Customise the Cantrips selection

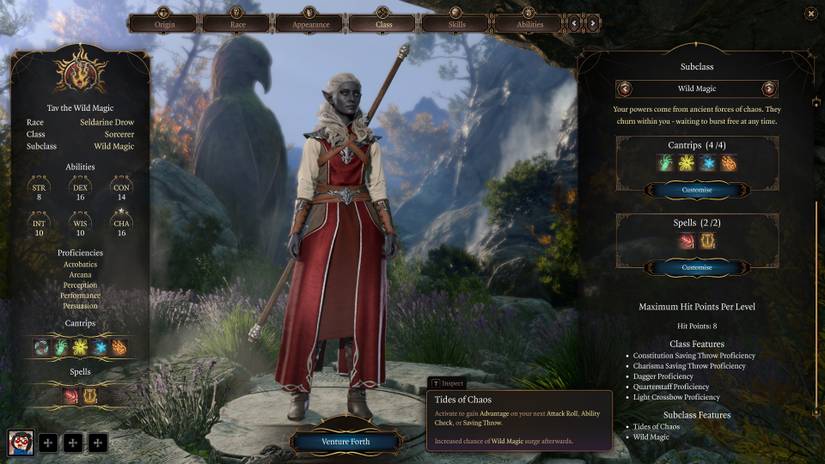pos(697,189)
